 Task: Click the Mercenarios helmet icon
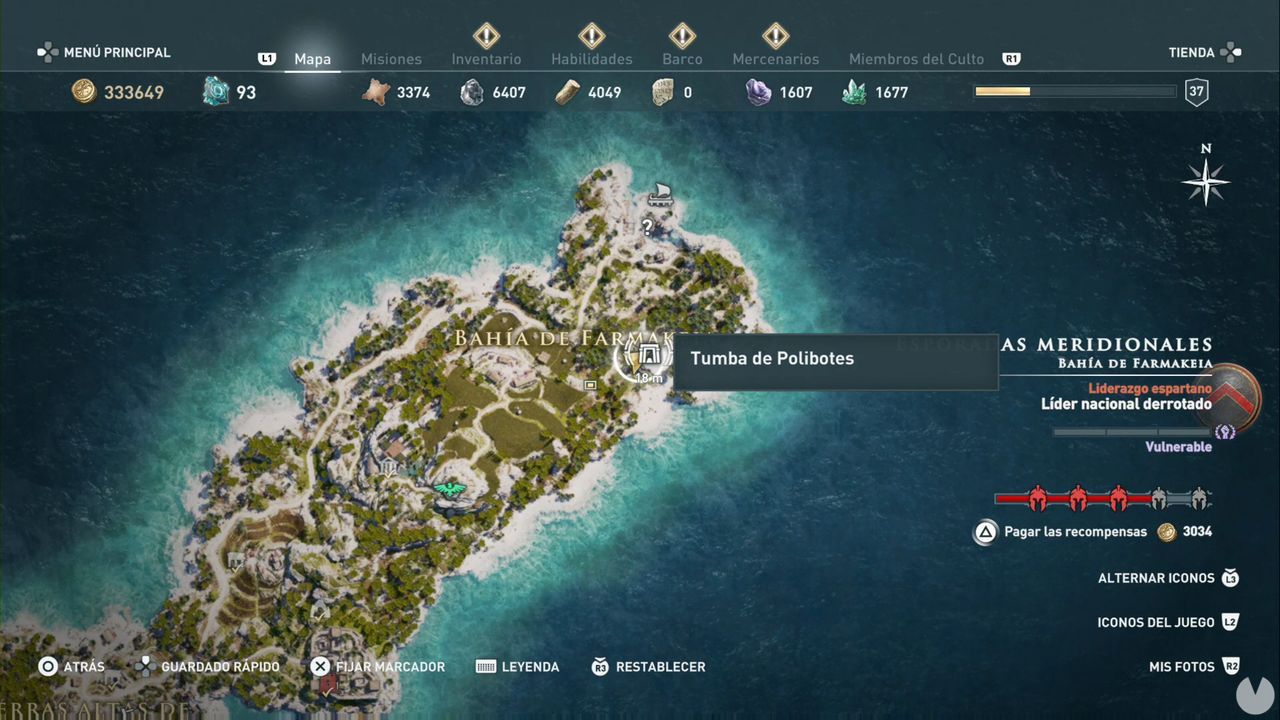click(776, 38)
